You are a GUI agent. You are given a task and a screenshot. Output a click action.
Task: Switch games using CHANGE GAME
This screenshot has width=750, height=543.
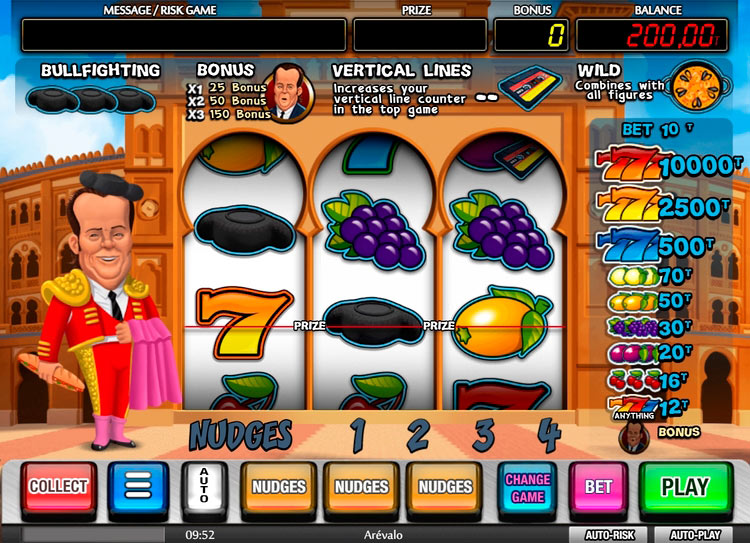527,487
